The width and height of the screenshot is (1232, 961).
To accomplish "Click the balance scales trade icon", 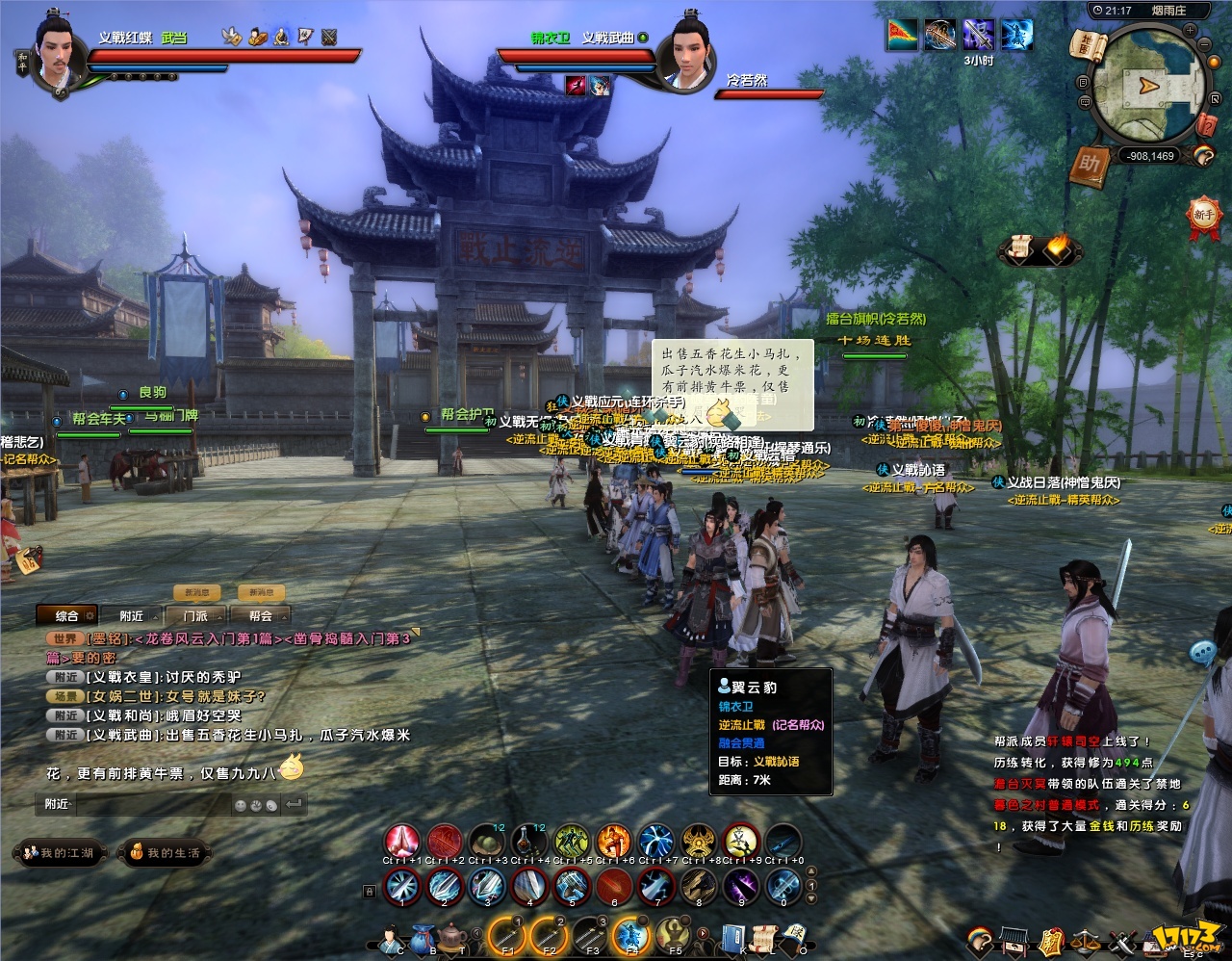I will (1085, 940).
